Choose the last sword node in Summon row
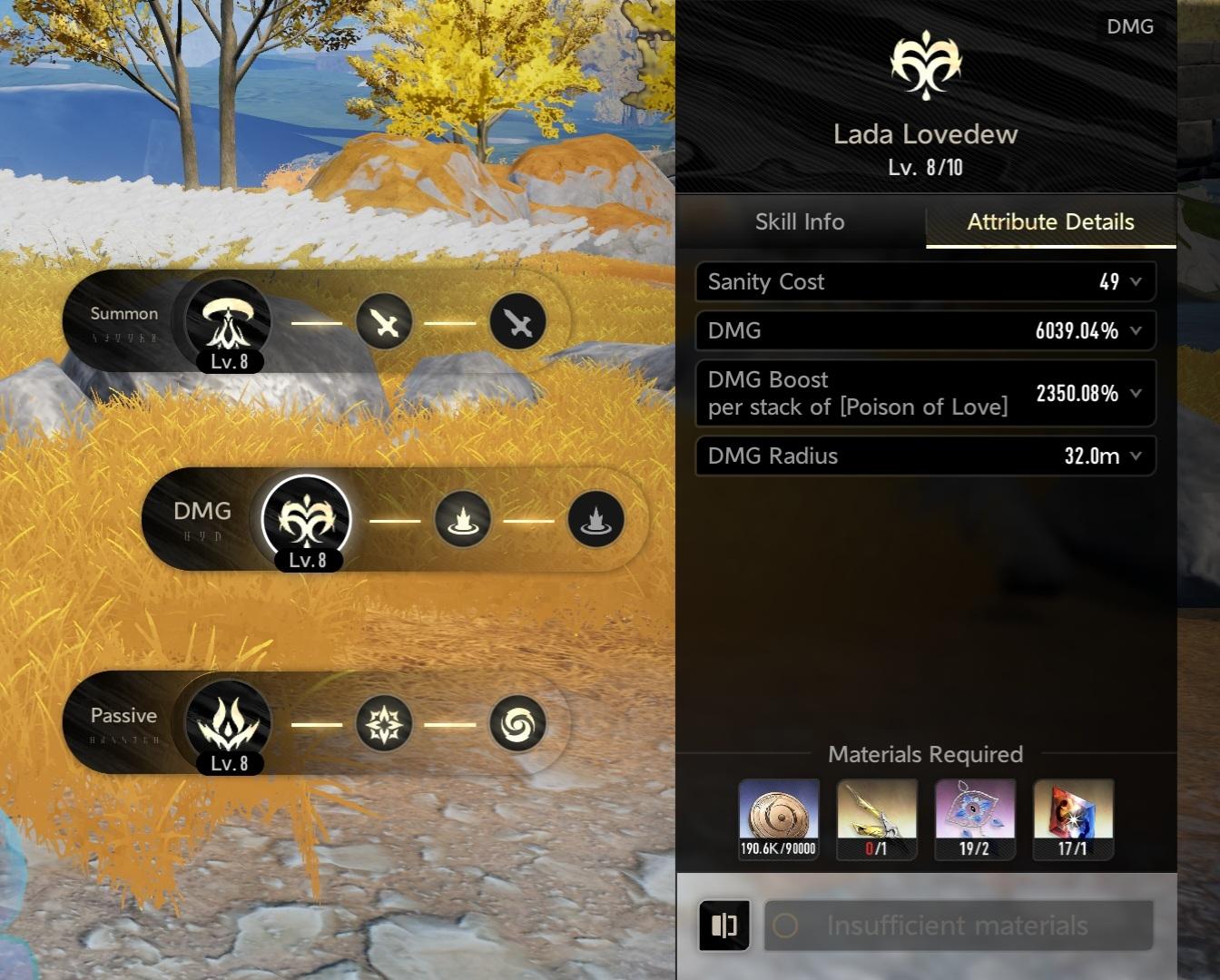The height and width of the screenshot is (980, 1220). pyautogui.click(x=517, y=322)
